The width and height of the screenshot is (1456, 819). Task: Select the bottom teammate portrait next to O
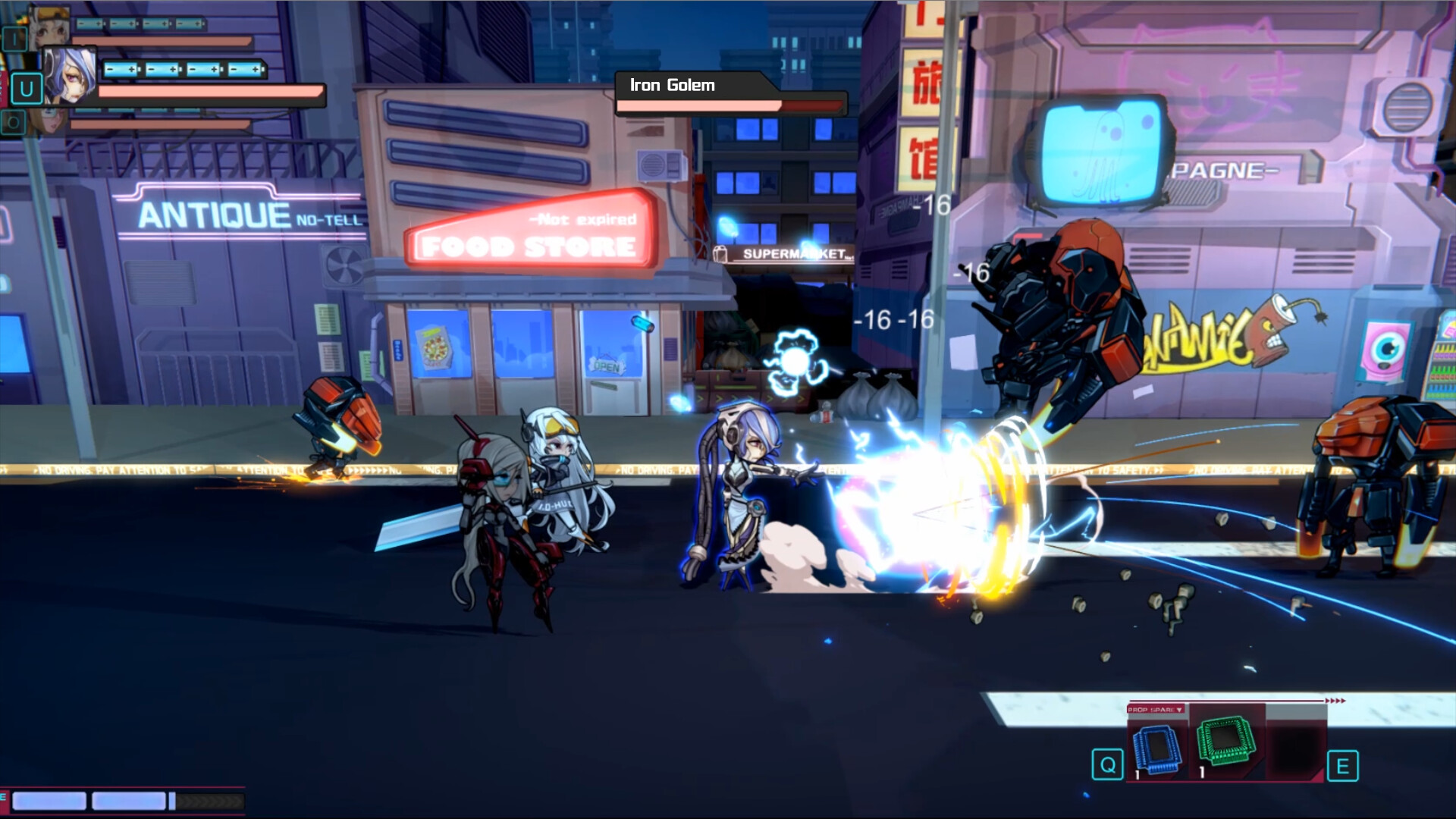(x=52, y=121)
